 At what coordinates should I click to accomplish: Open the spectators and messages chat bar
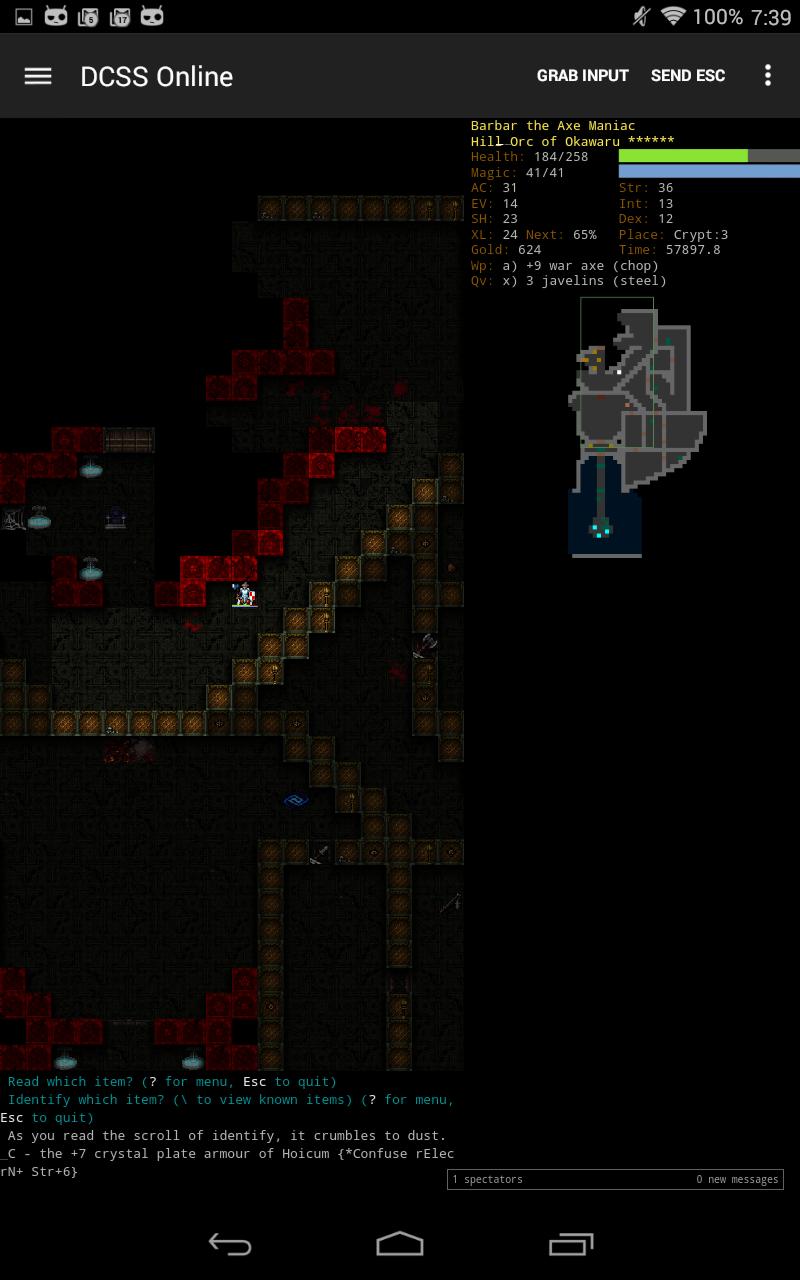[x=615, y=1180]
